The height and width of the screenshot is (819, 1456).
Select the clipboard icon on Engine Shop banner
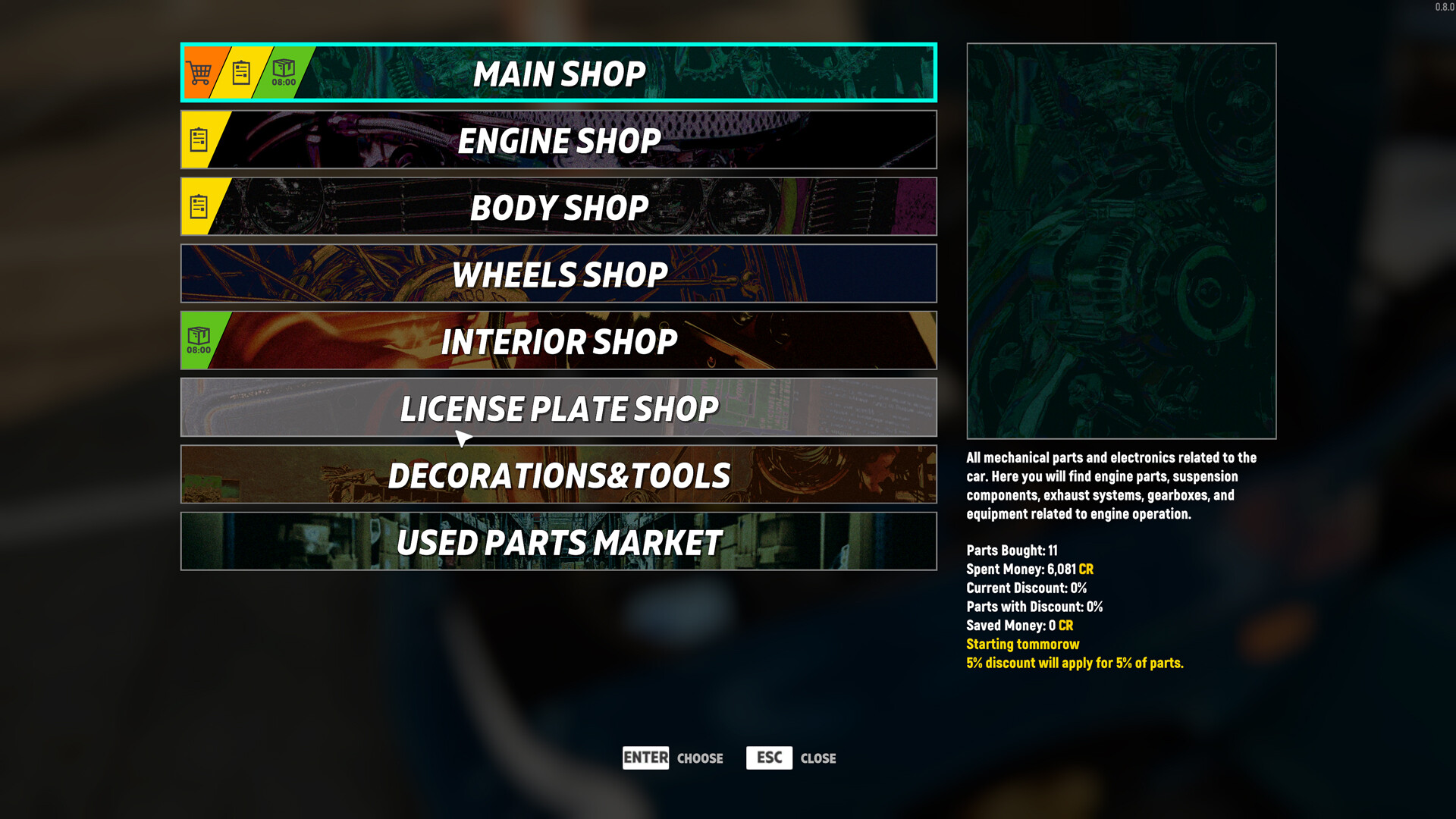click(x=199, y=139)
